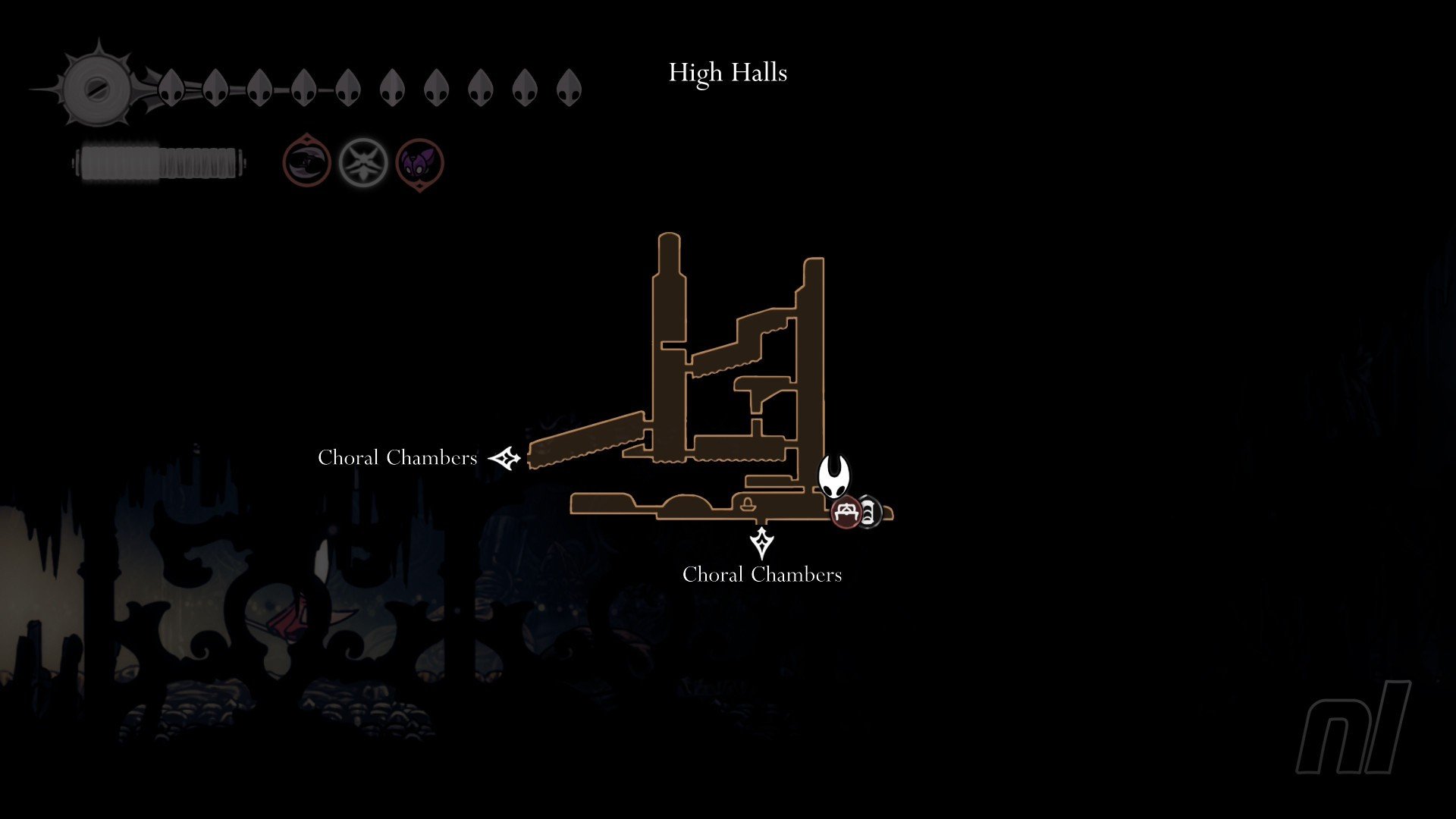The image size is (1456, 819).
Task: Click the small bell-shaped icon inside the map
Action: [748, 502]
